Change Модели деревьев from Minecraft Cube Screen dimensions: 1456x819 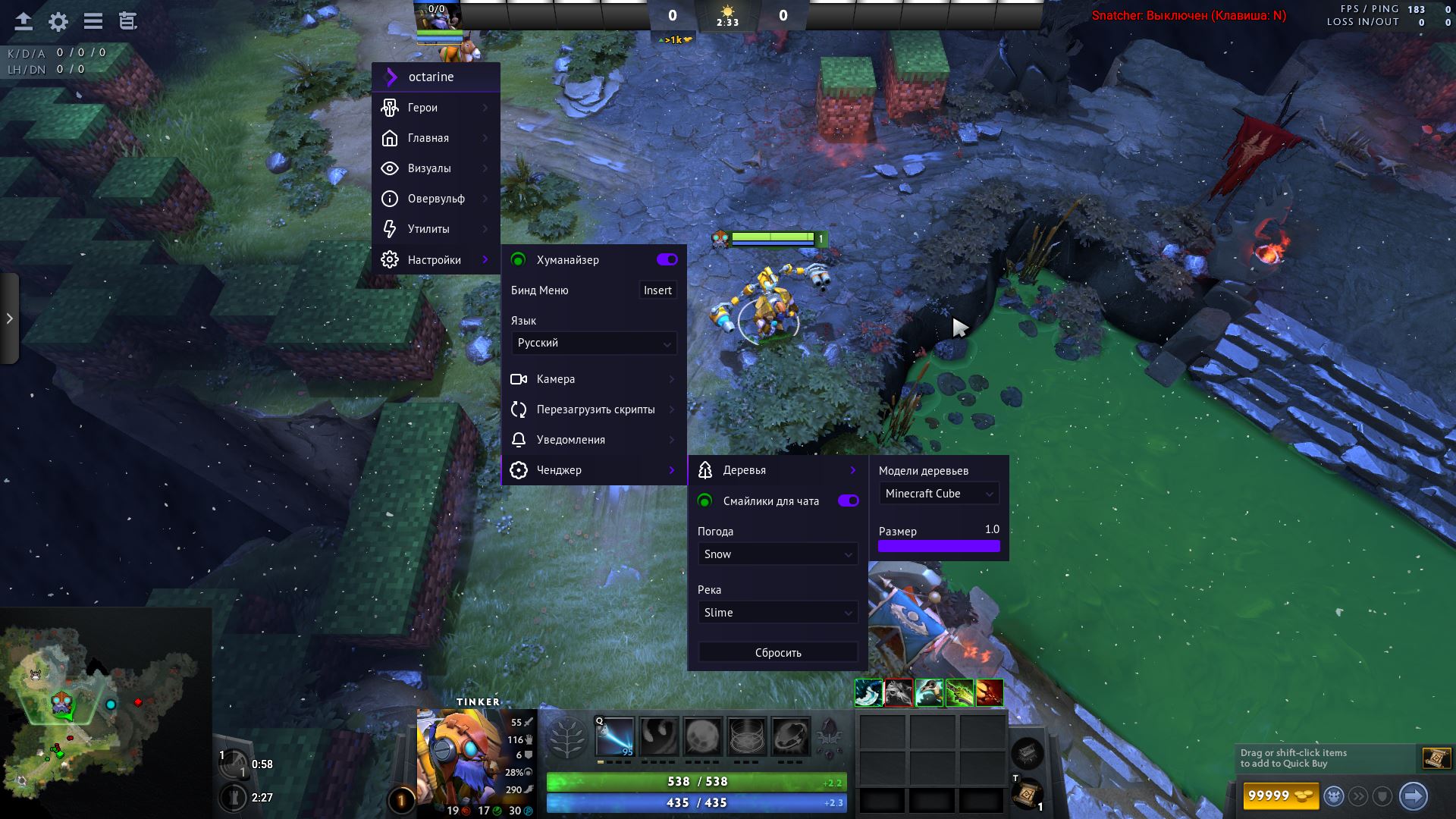tap(938, 493)
